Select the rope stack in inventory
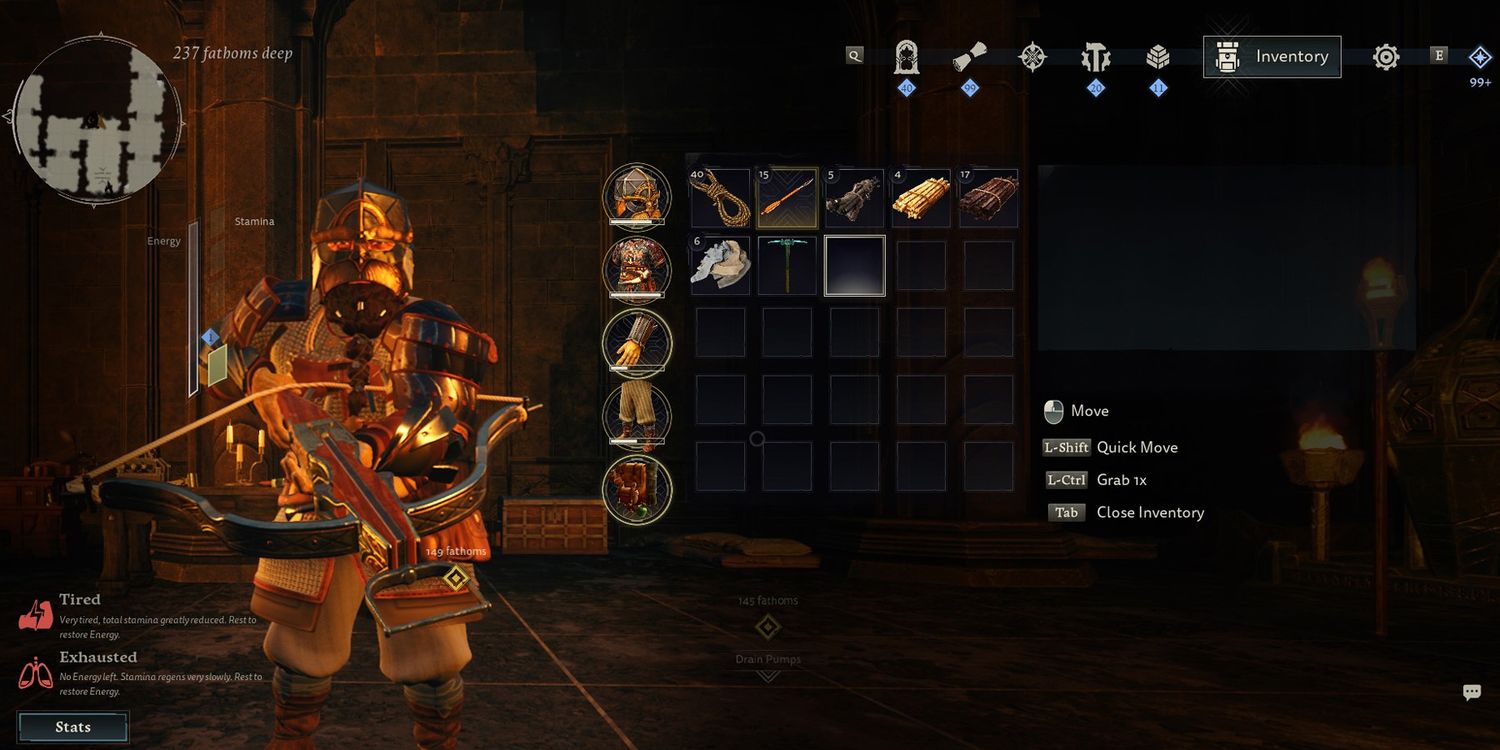 point(720,198)
